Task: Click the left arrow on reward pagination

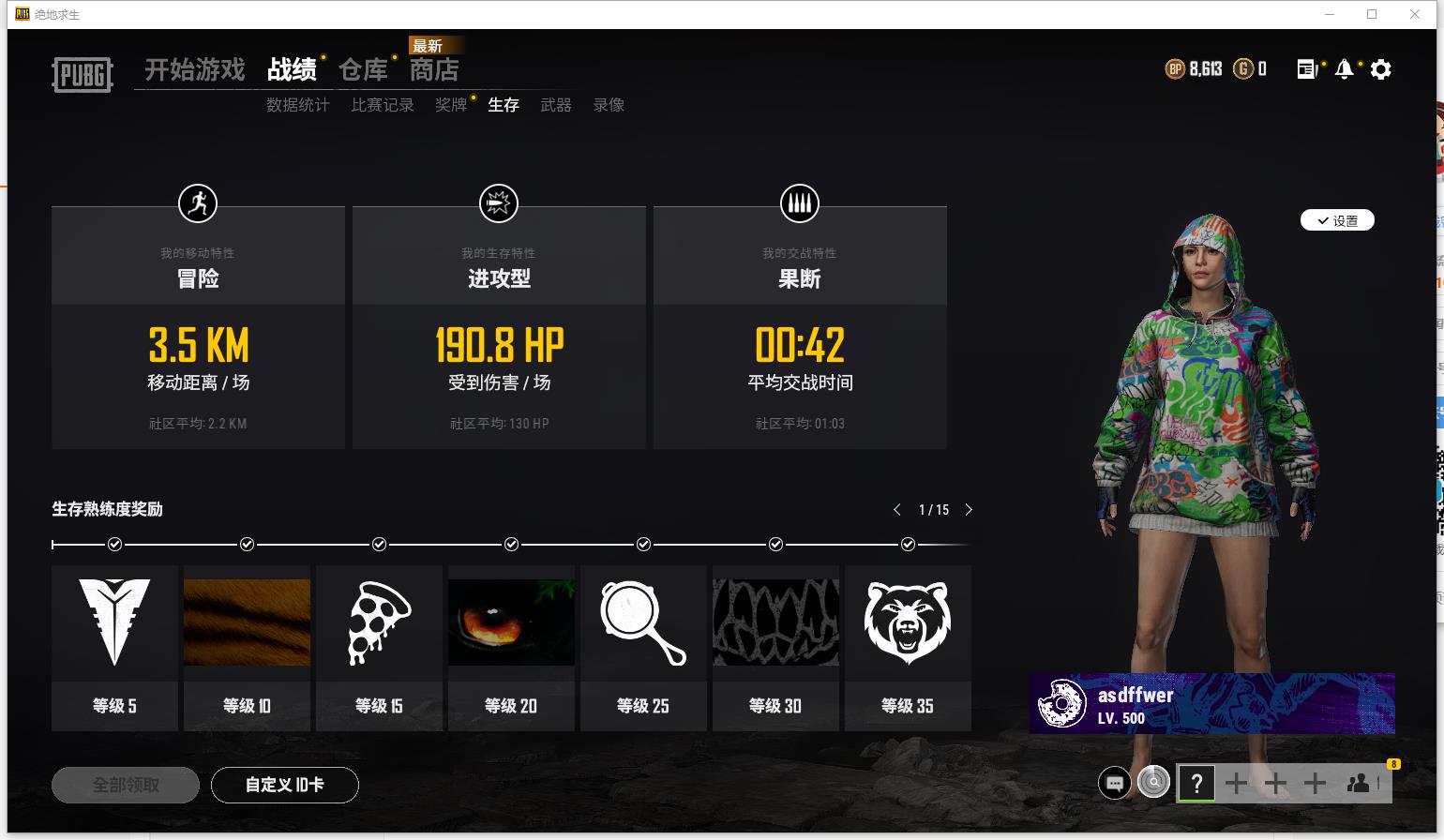Action: pyautogui.click(x=896, y=510)
